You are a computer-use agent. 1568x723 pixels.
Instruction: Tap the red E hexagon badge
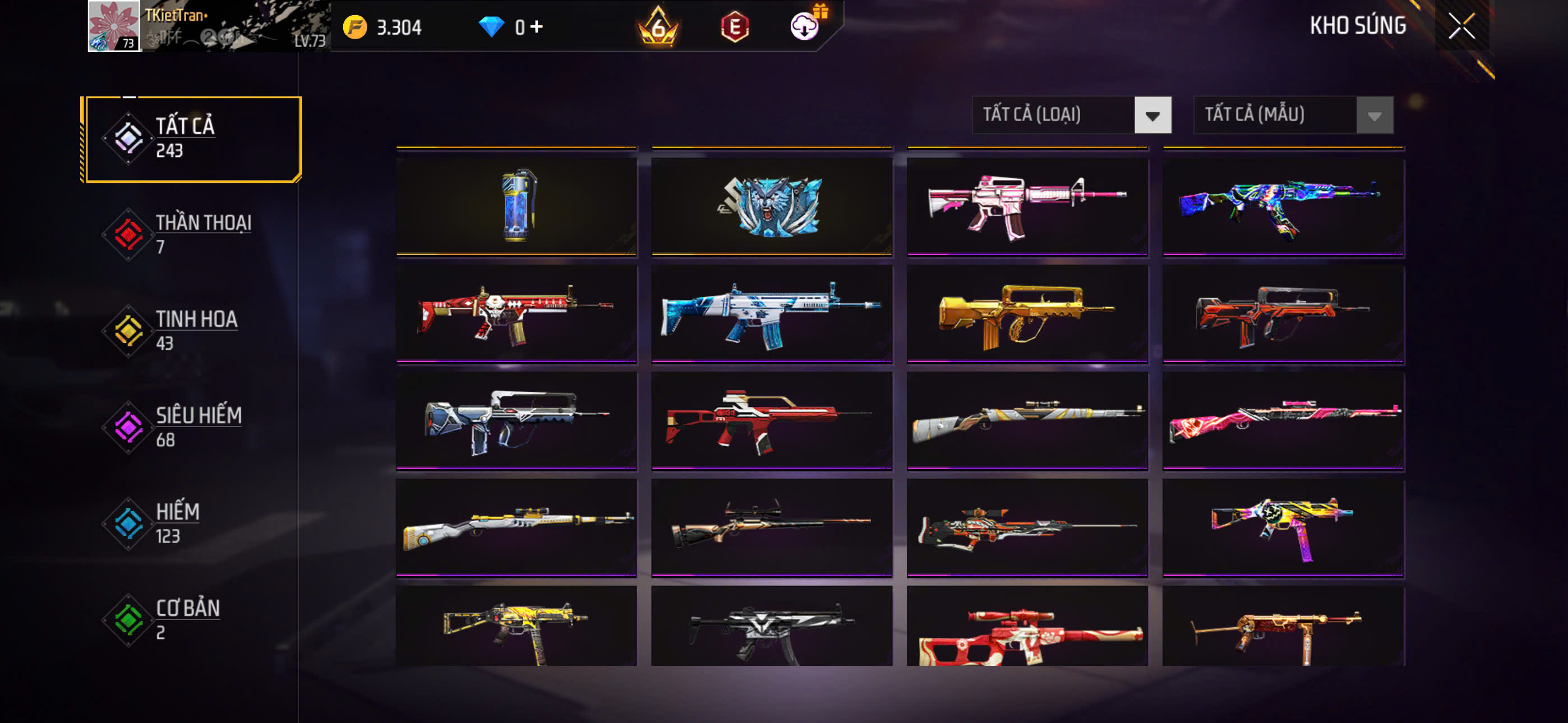pyautogui.click(x=735, y=27)
